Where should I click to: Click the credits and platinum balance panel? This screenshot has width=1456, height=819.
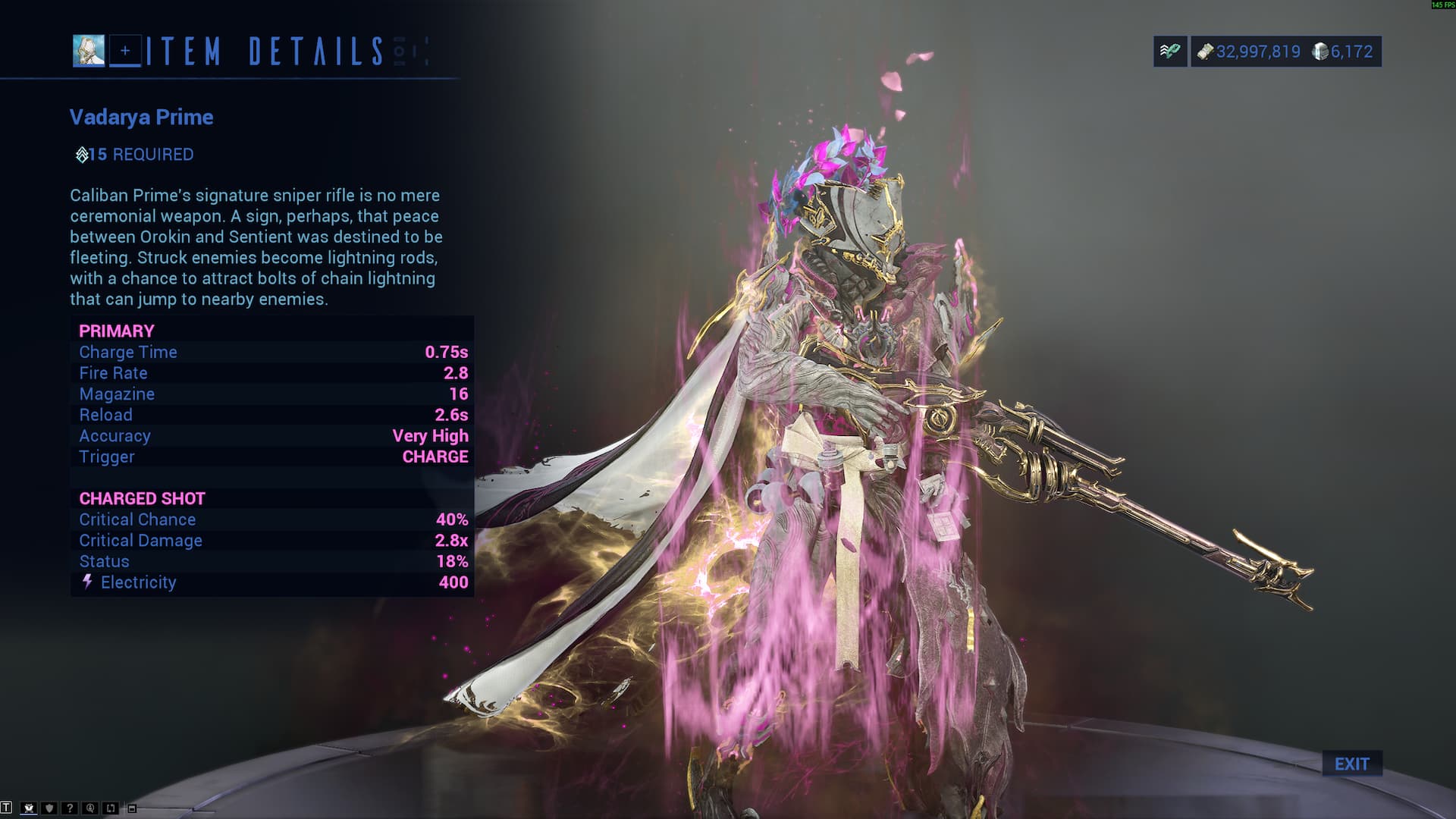1285,52
